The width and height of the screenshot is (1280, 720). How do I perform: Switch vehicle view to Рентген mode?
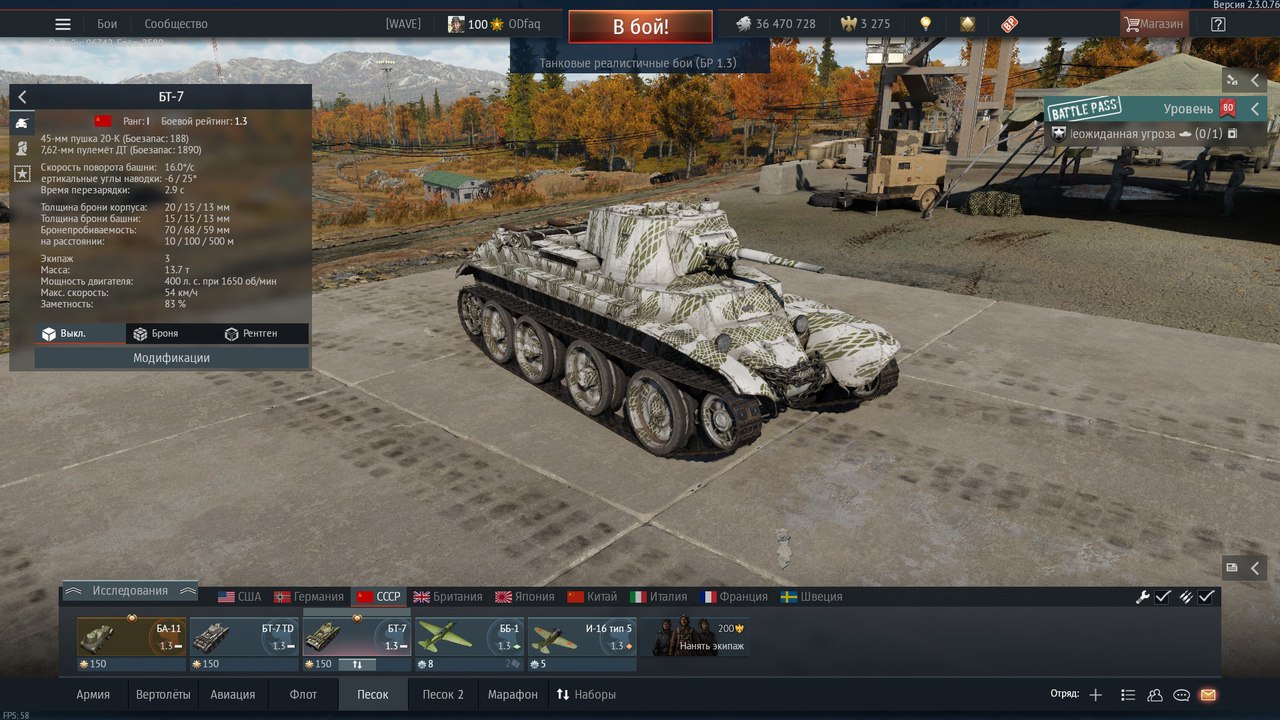(x=251, y=334)
